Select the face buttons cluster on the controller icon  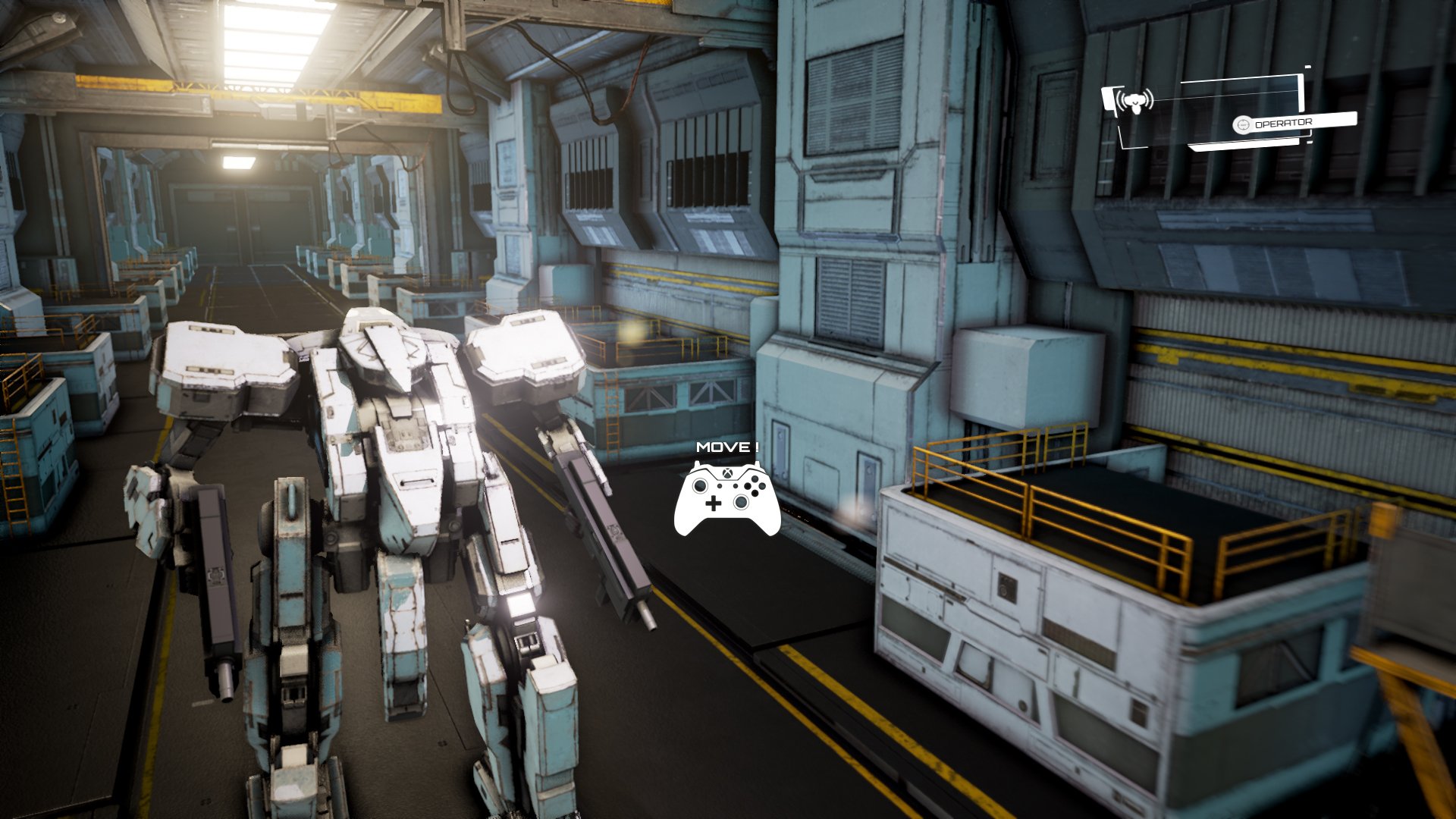tap(756, 485)
